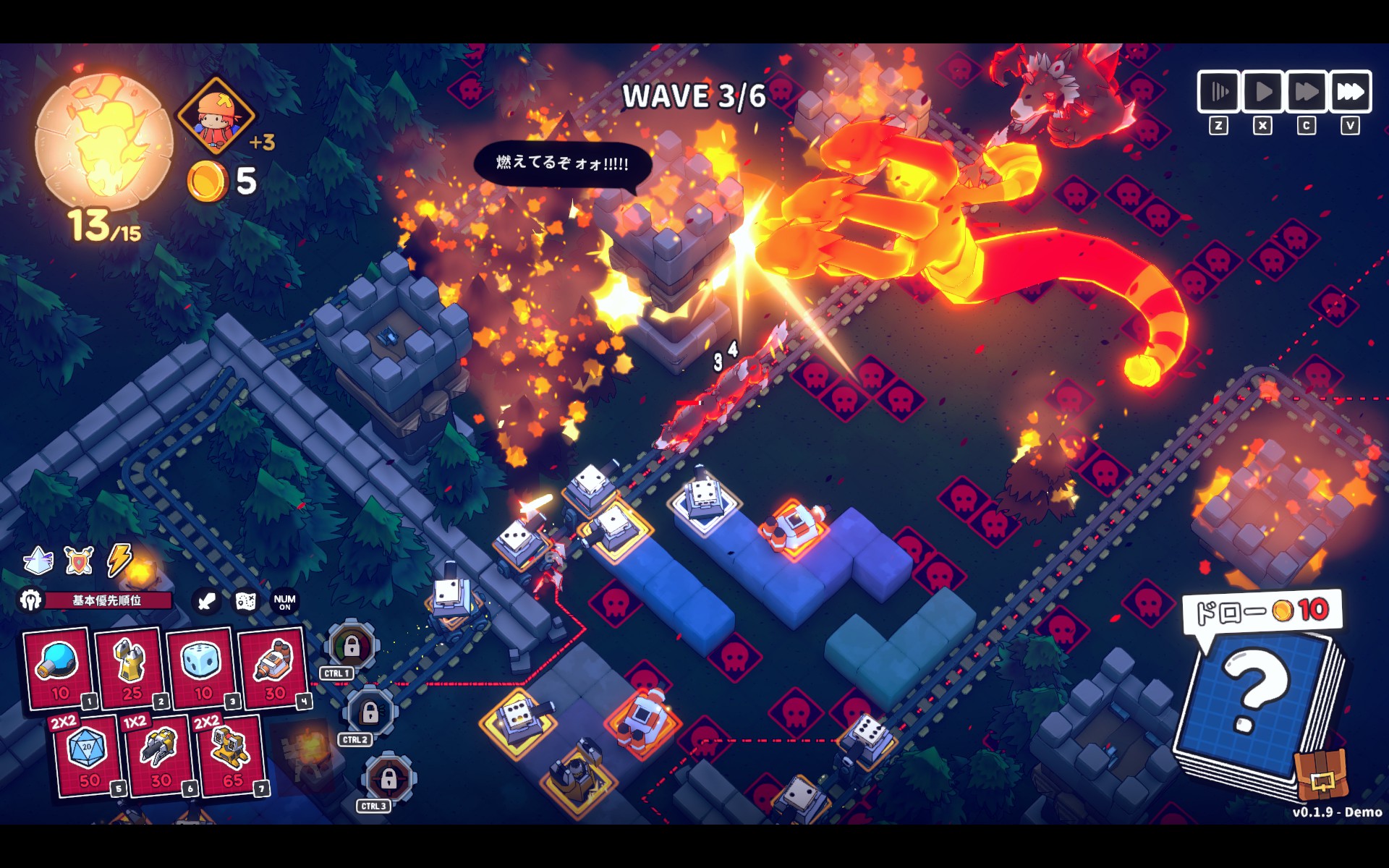Activate triple fast-forward speed
The width and height of the screenshot is (1389, 868).
1350,92
